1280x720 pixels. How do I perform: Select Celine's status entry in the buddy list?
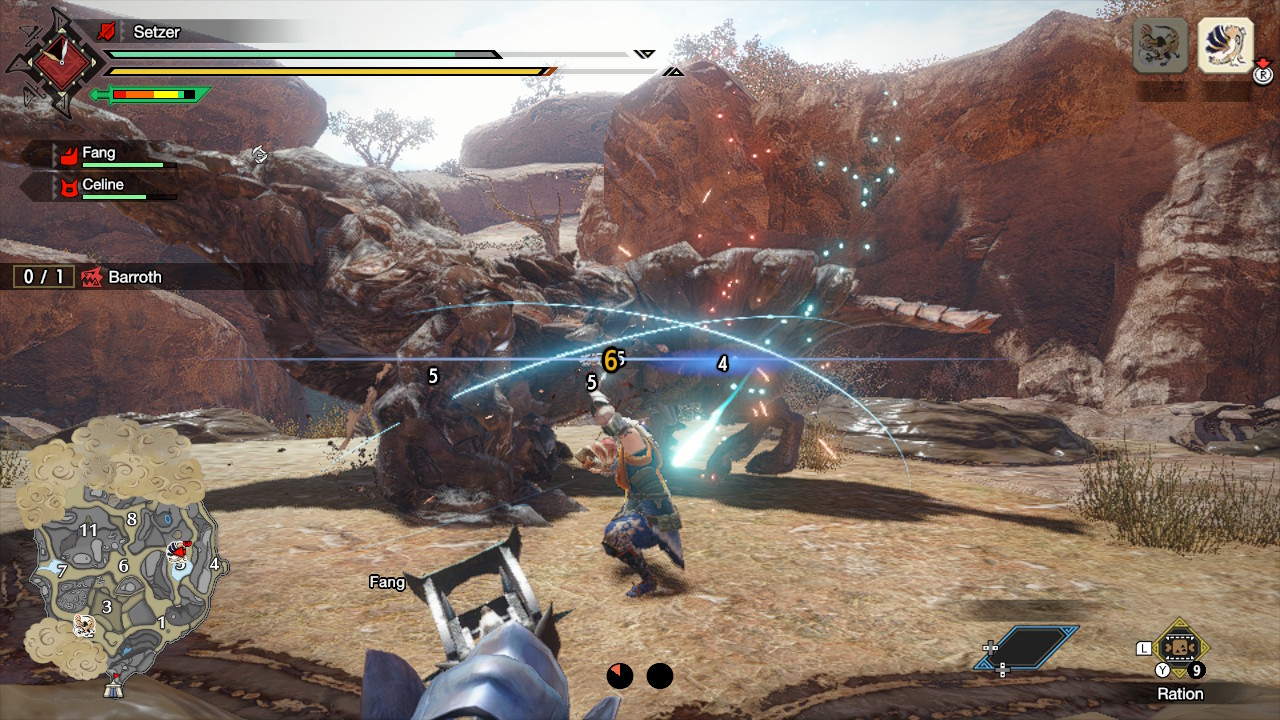tap(110, 185)
